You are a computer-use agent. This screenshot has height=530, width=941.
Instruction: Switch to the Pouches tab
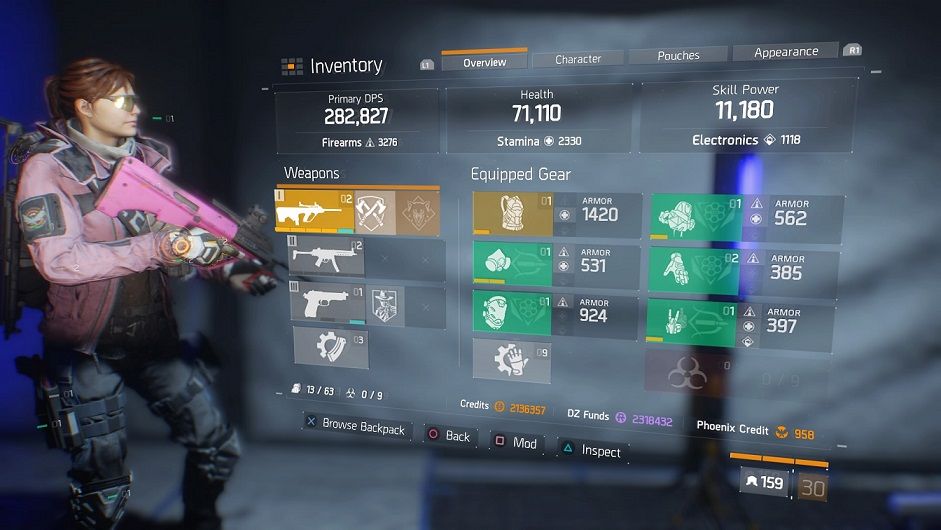pos(678,56)
